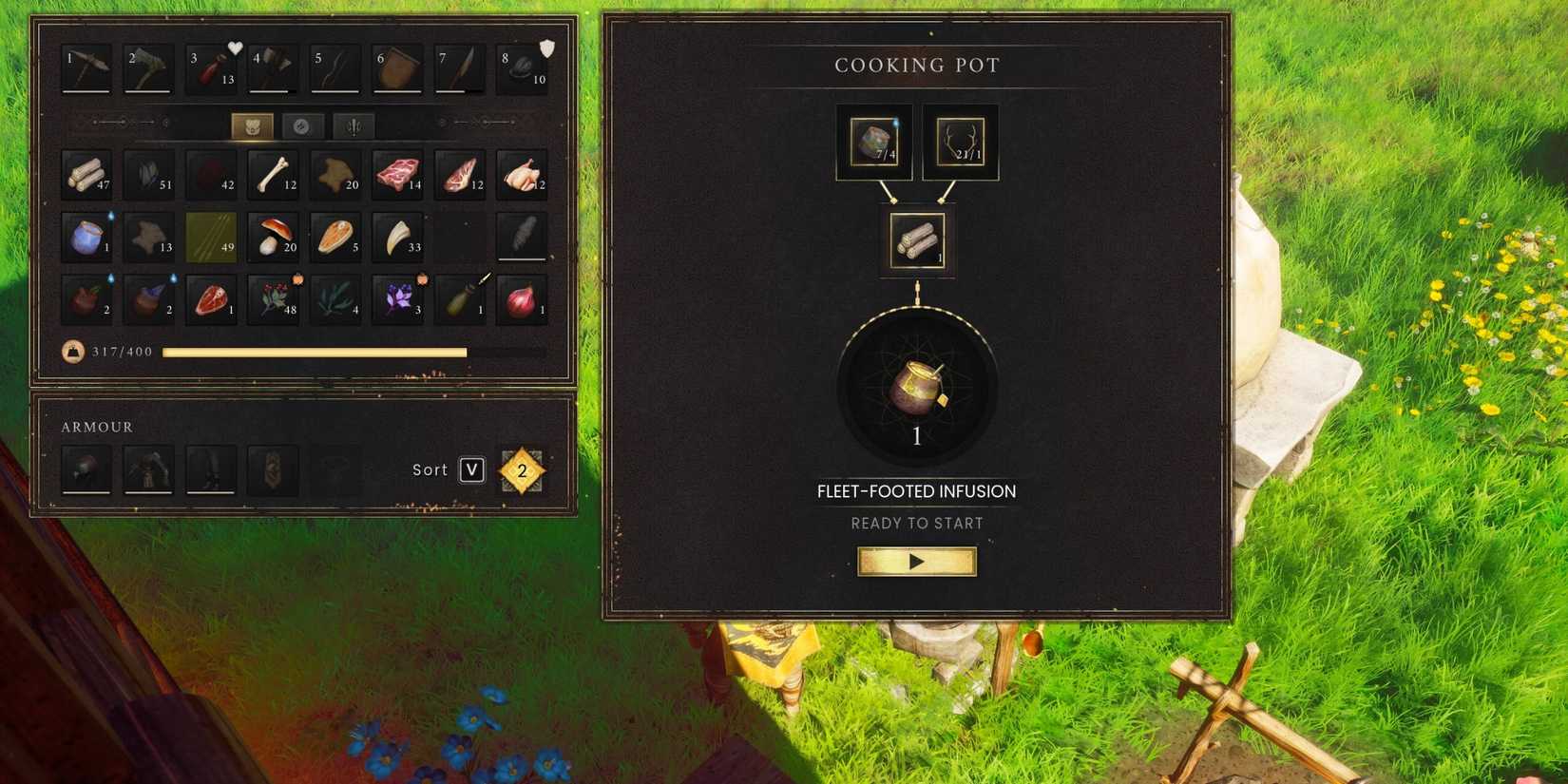Select the bow in hotbar slot five
Viewport: 1568px width, 784px height.
(x=335, y=68)
